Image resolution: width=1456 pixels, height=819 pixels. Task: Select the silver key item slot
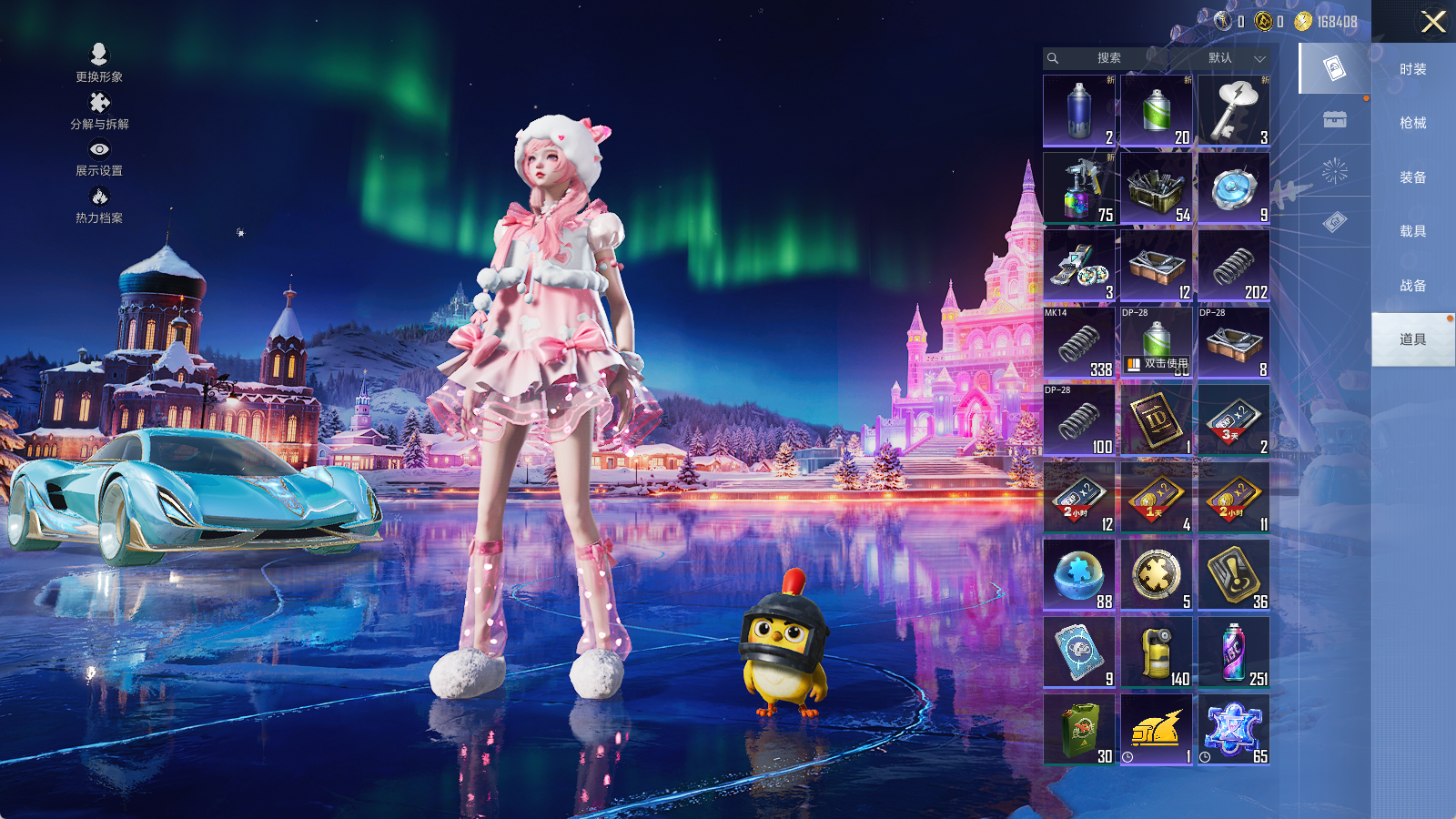click(x=1234, y=111)
